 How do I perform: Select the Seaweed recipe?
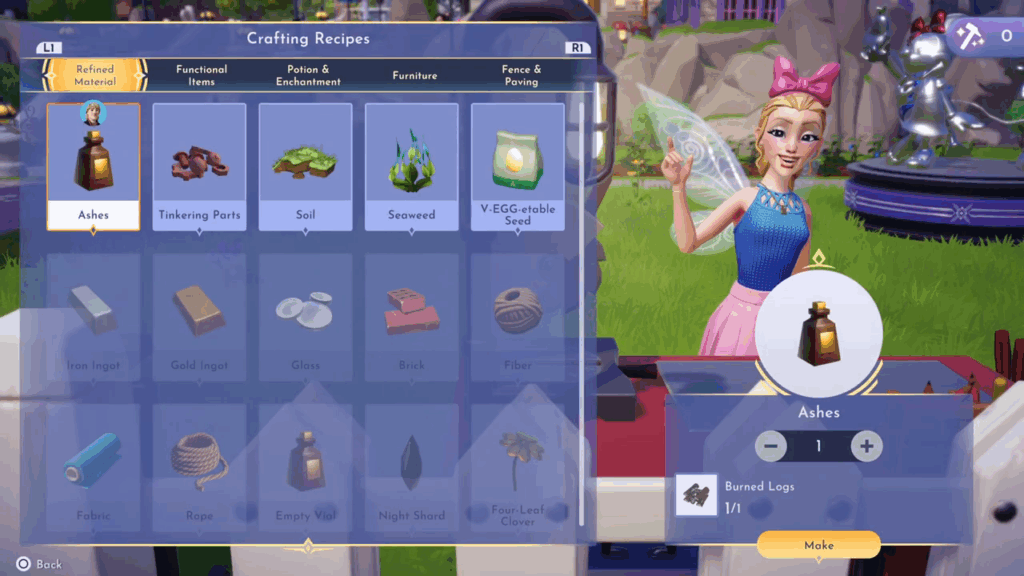(411, 166)
